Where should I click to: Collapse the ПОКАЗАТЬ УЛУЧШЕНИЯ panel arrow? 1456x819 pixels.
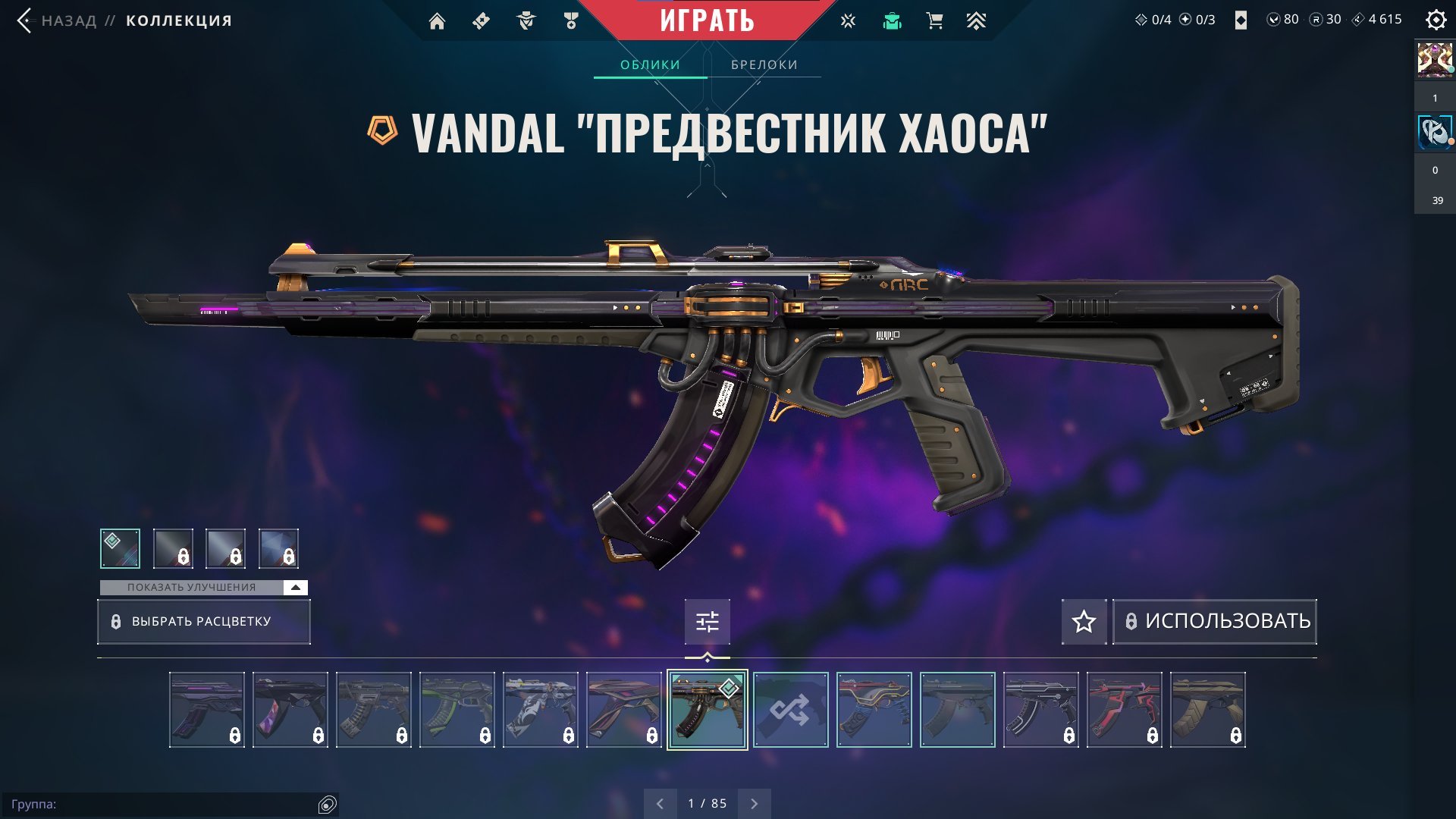295,586
